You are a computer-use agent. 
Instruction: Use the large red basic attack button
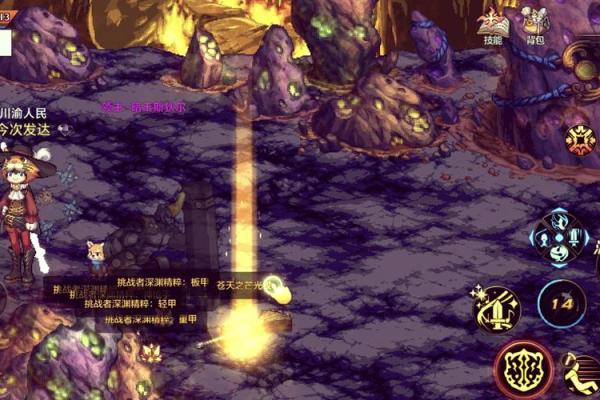click(523, 368)
